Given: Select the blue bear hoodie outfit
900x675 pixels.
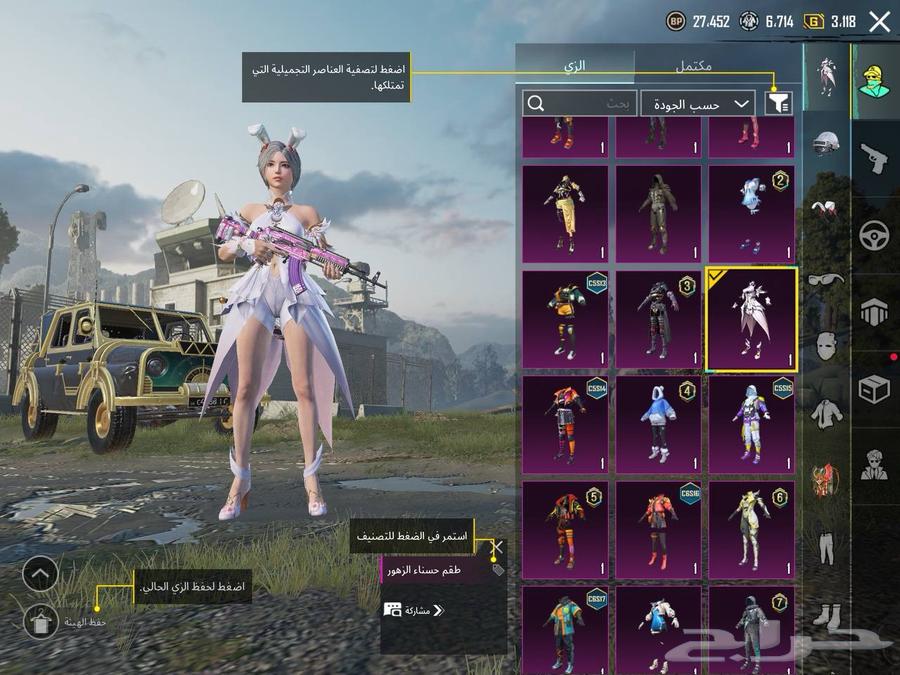Looking at the screenshot, I should 657,419.
